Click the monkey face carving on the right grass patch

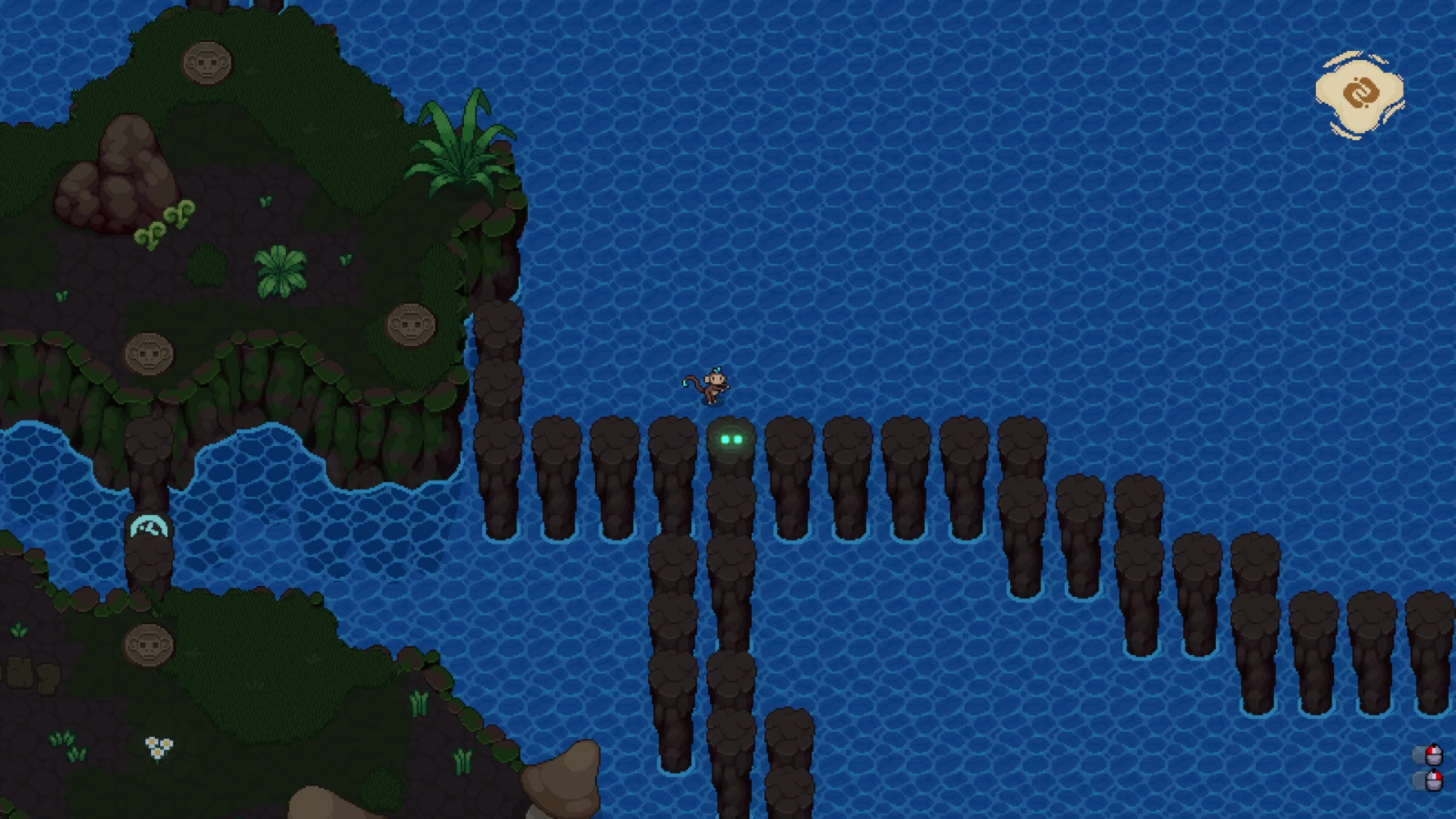[410, 324]
